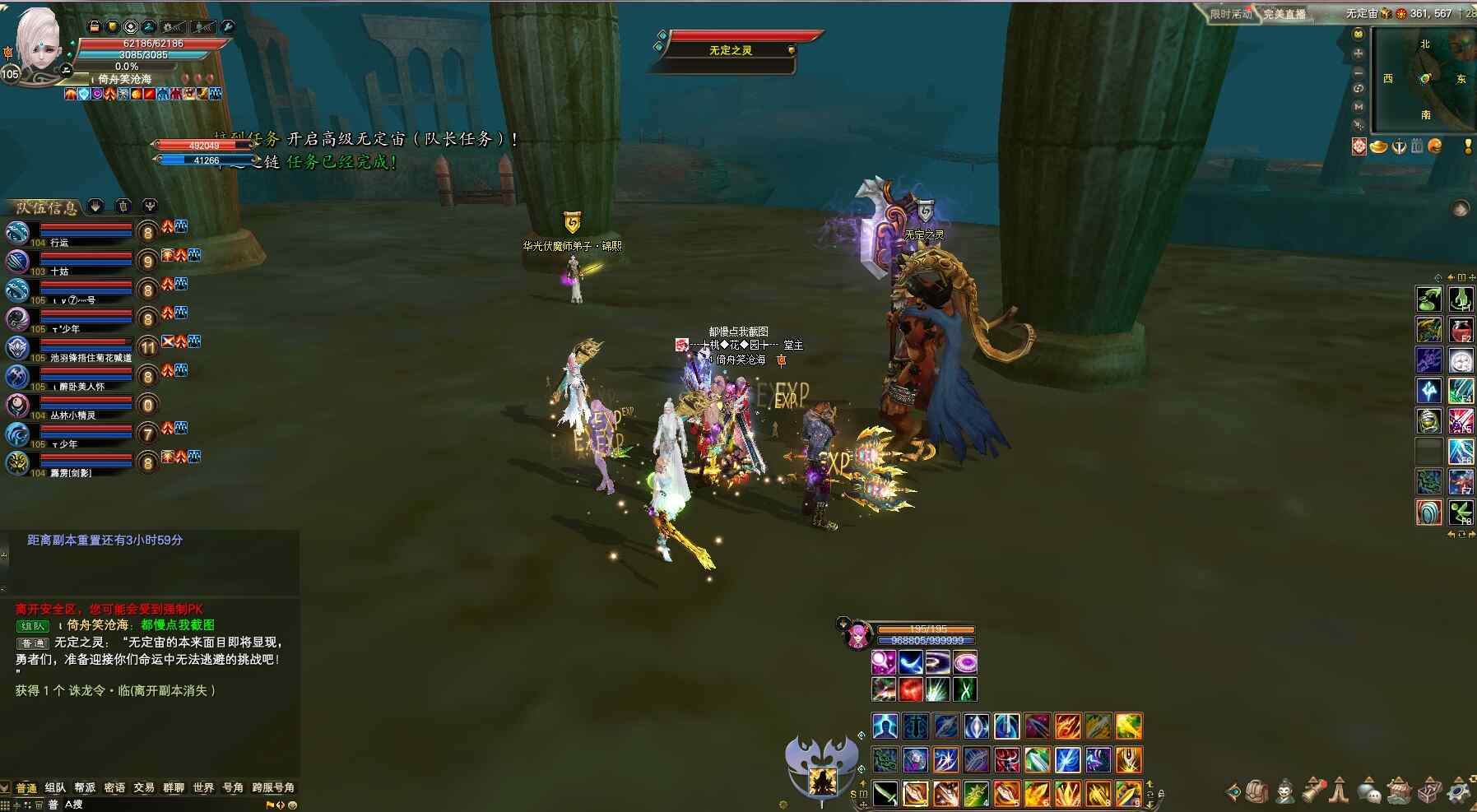This screenshot has width=1477, height=812.
Task: Select the 世界 chat tab
Action: (x=203, y=788)
